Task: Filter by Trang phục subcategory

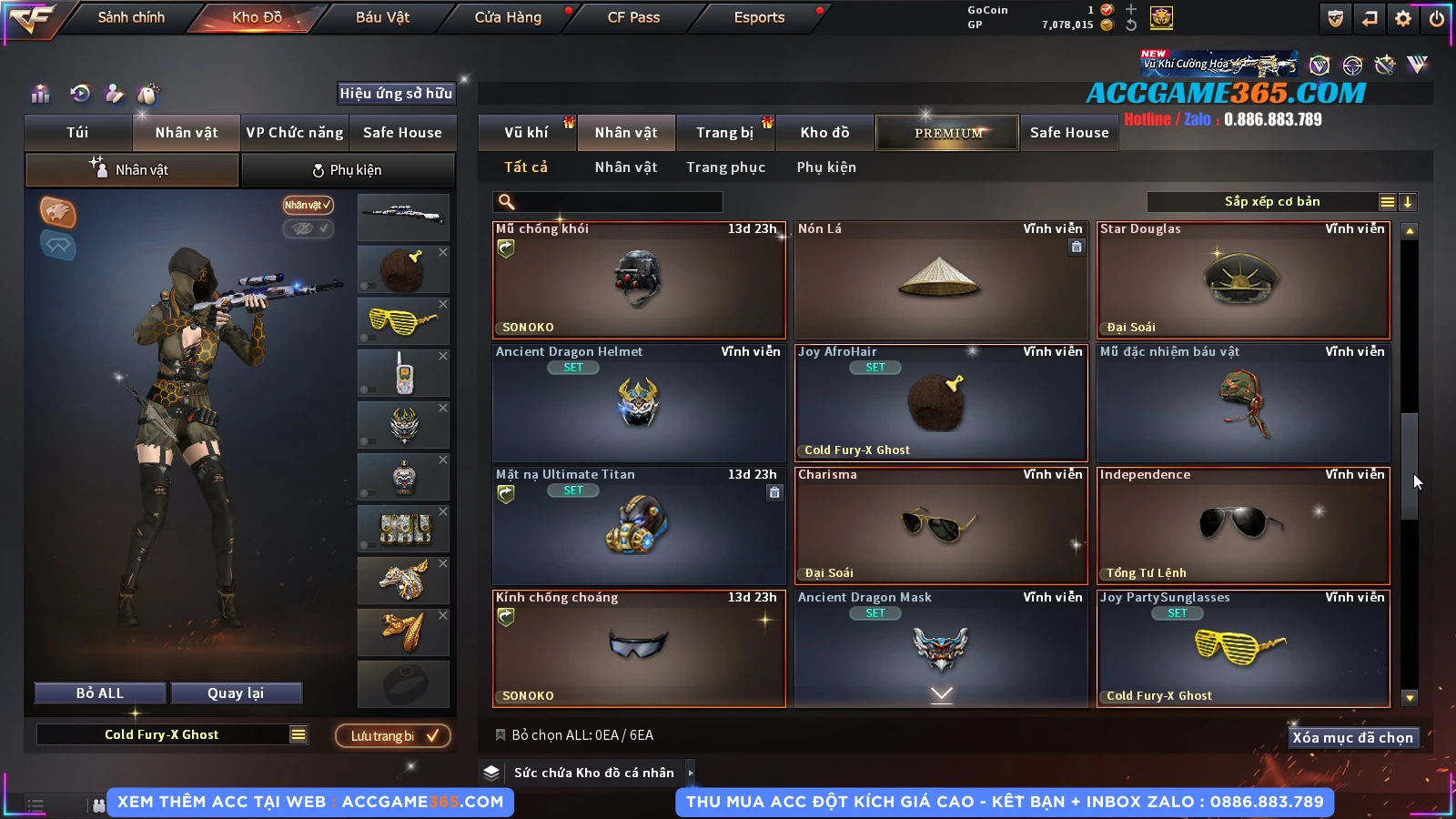Action: (725, 167)
